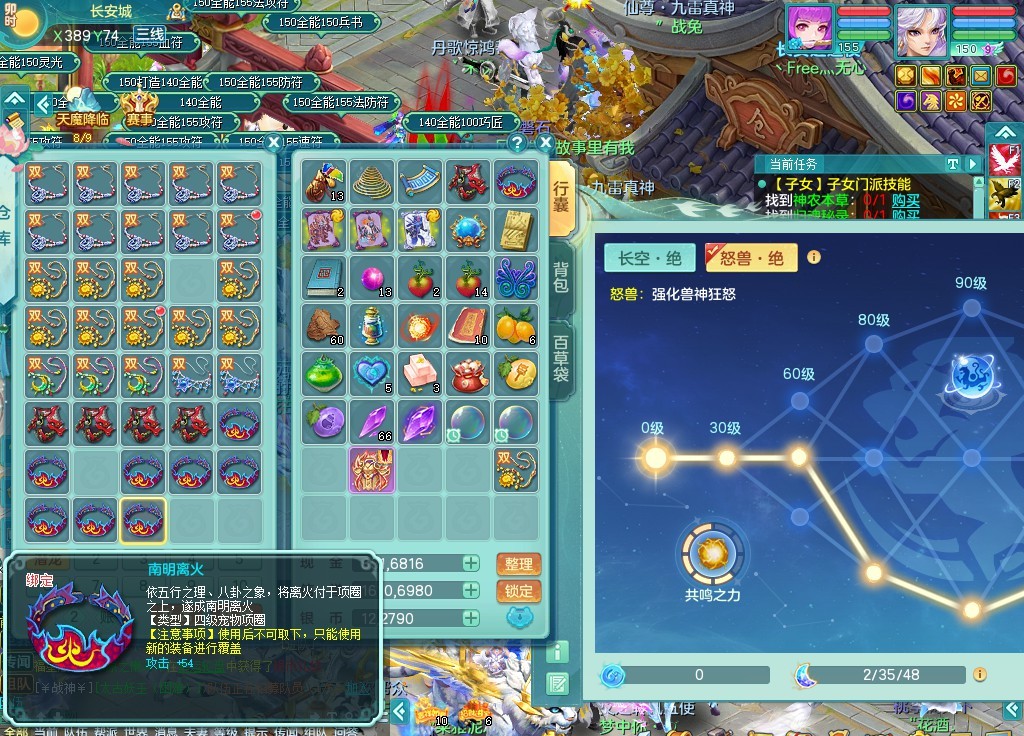Select the oranges item slot

[x=516, y=324]
